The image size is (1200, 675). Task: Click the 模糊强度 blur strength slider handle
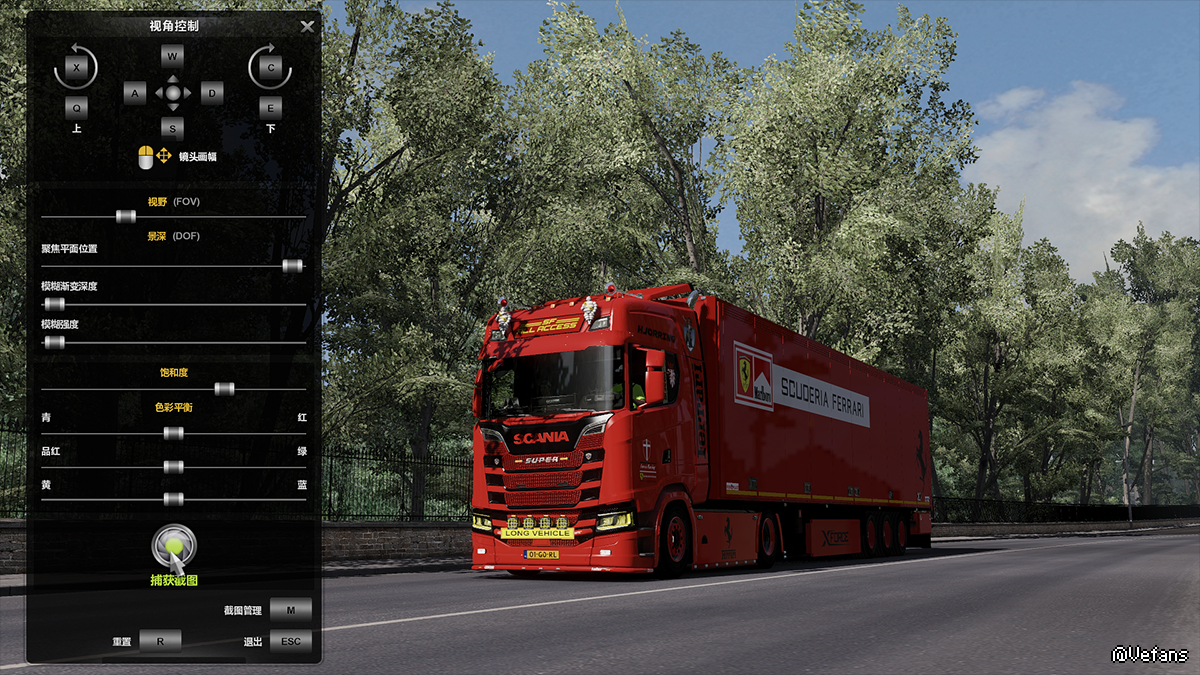54,342
